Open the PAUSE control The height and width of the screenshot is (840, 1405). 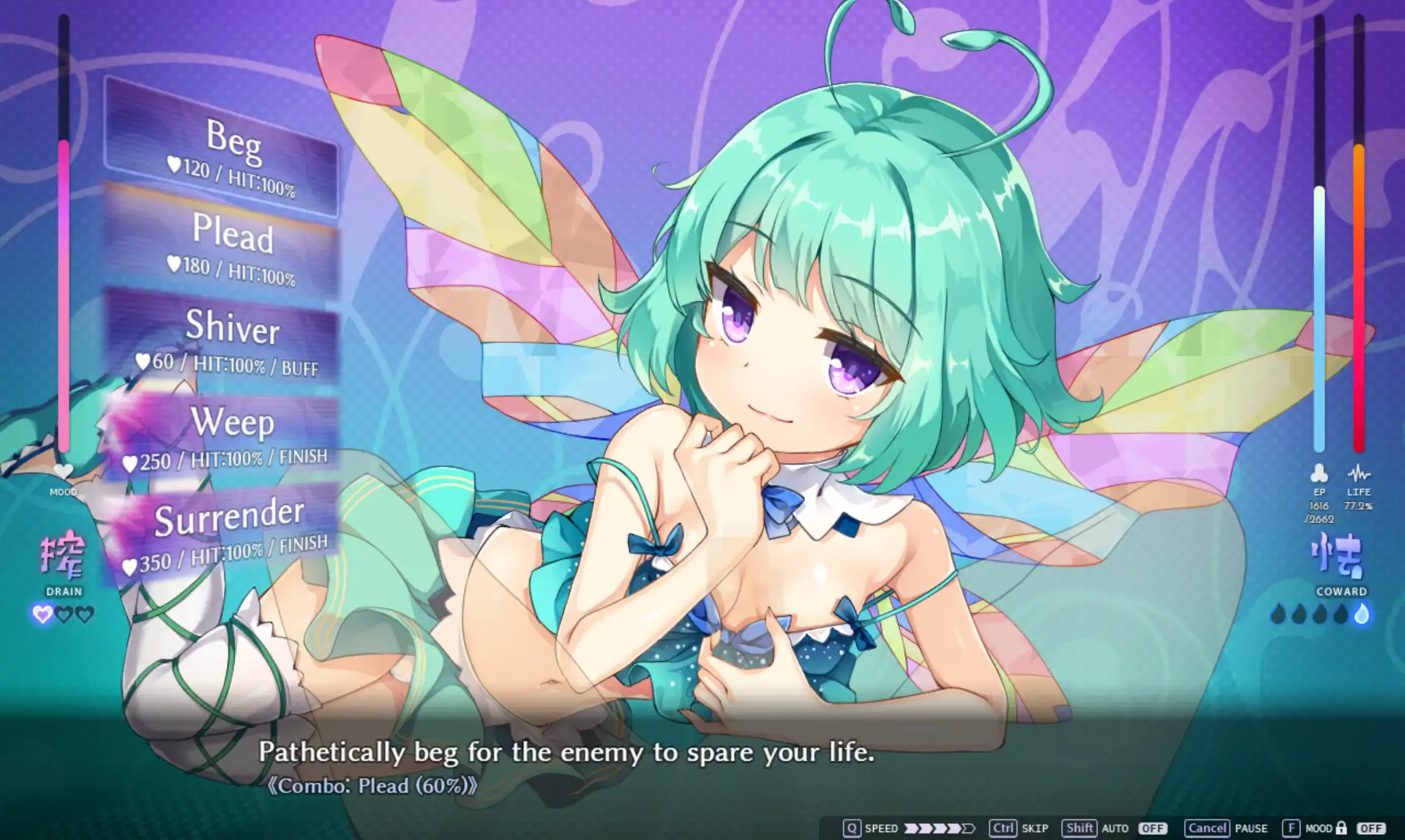1226,828
